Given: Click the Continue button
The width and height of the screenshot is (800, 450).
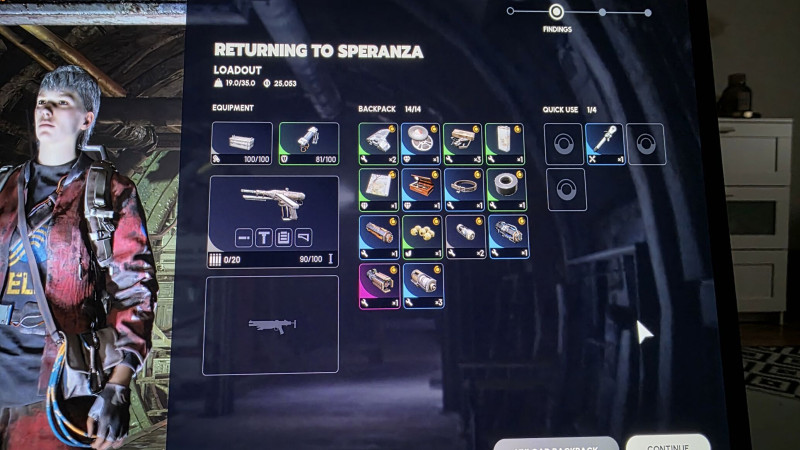Looking at the screenshot, I should click(667, 442).
